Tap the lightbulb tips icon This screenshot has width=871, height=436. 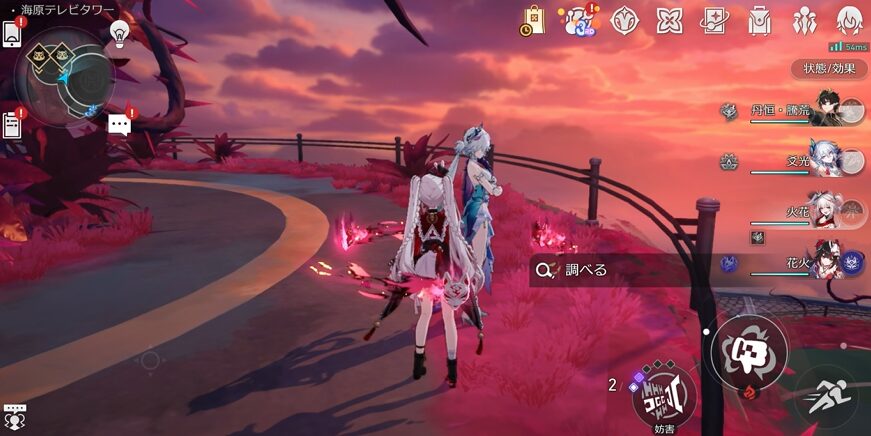click(120, 33)
